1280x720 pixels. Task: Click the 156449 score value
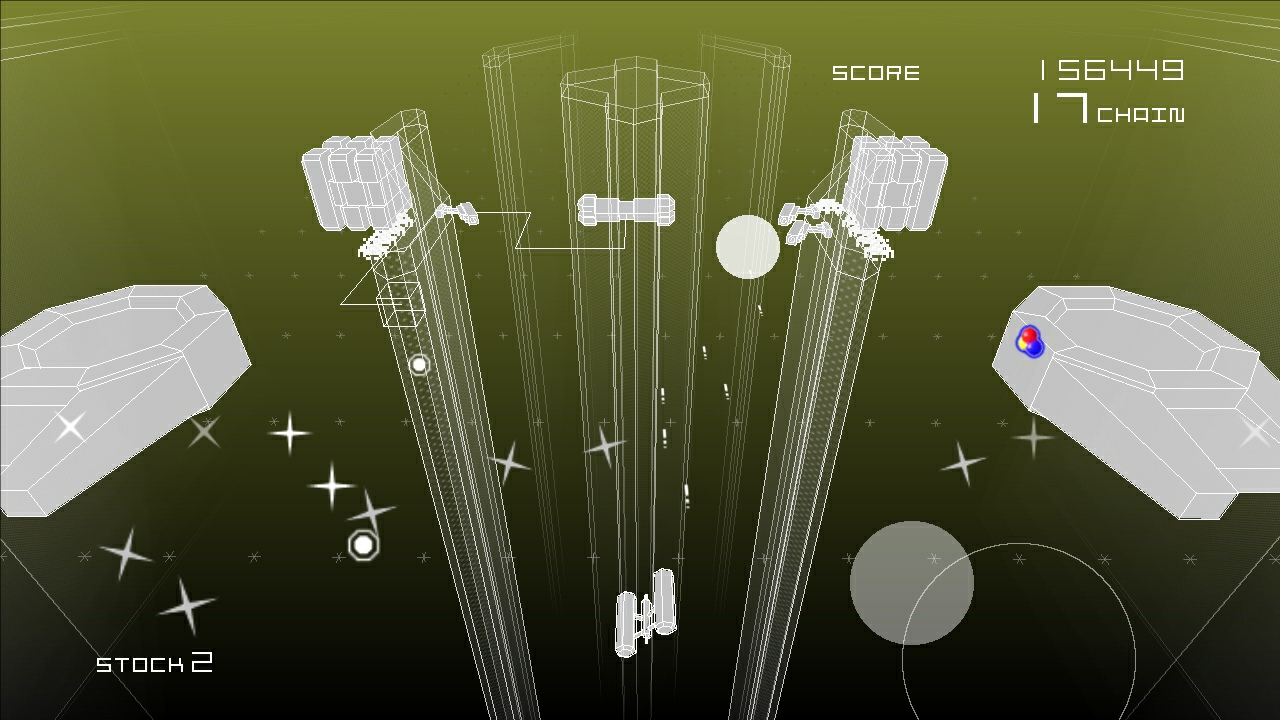click(x=1110, y=69)
